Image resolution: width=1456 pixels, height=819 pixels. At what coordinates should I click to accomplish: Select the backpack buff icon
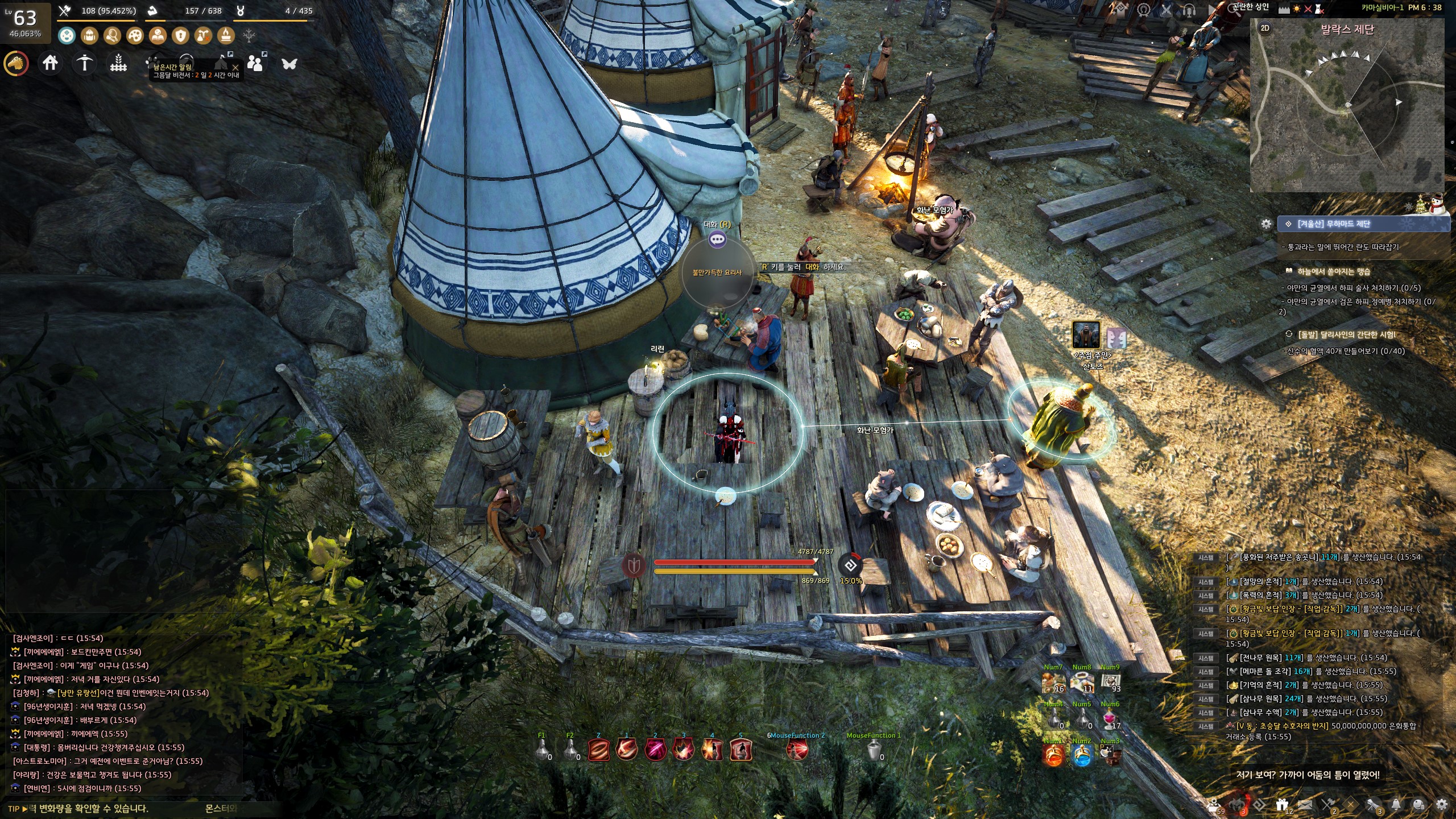(x=89, y=36)
